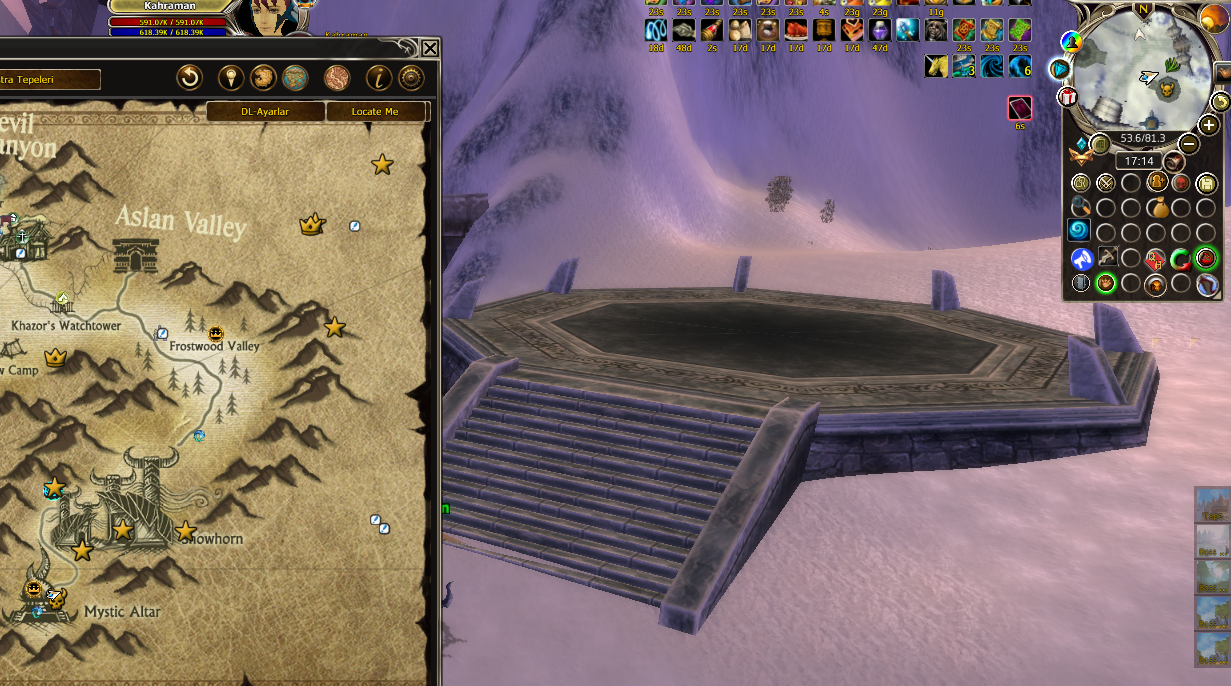Click the Locate Me button
1231x686 pixels.
pos(375,112)
